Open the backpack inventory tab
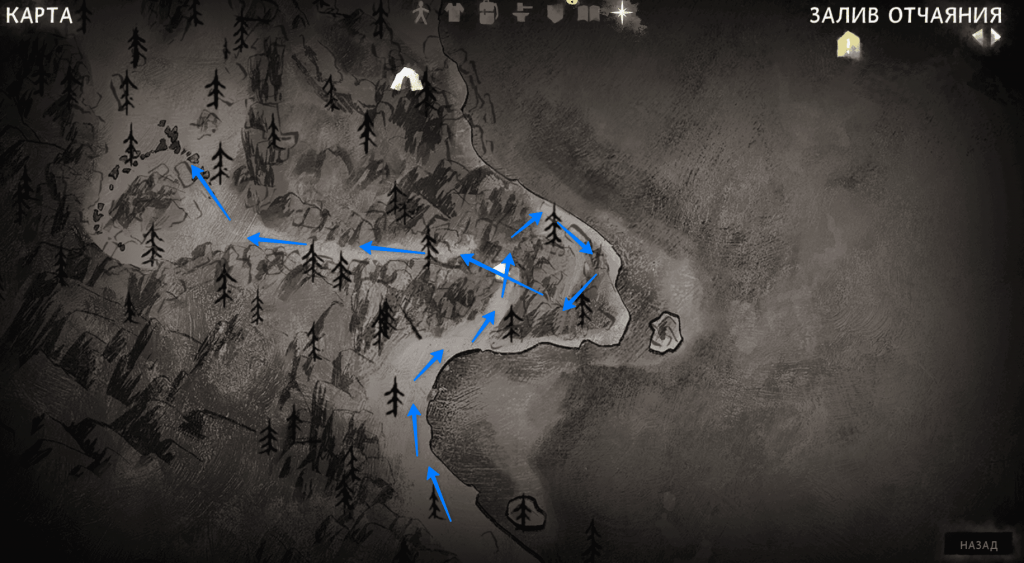The image size is (1024, 563). [x=487, y=12]
